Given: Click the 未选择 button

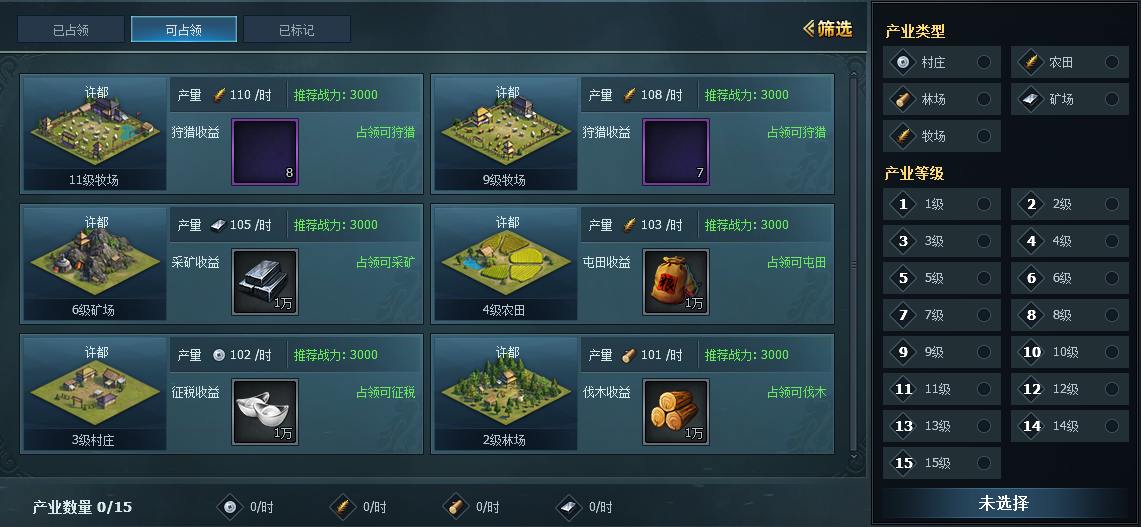Looking at the screenshot, I should coord(1003,503).
